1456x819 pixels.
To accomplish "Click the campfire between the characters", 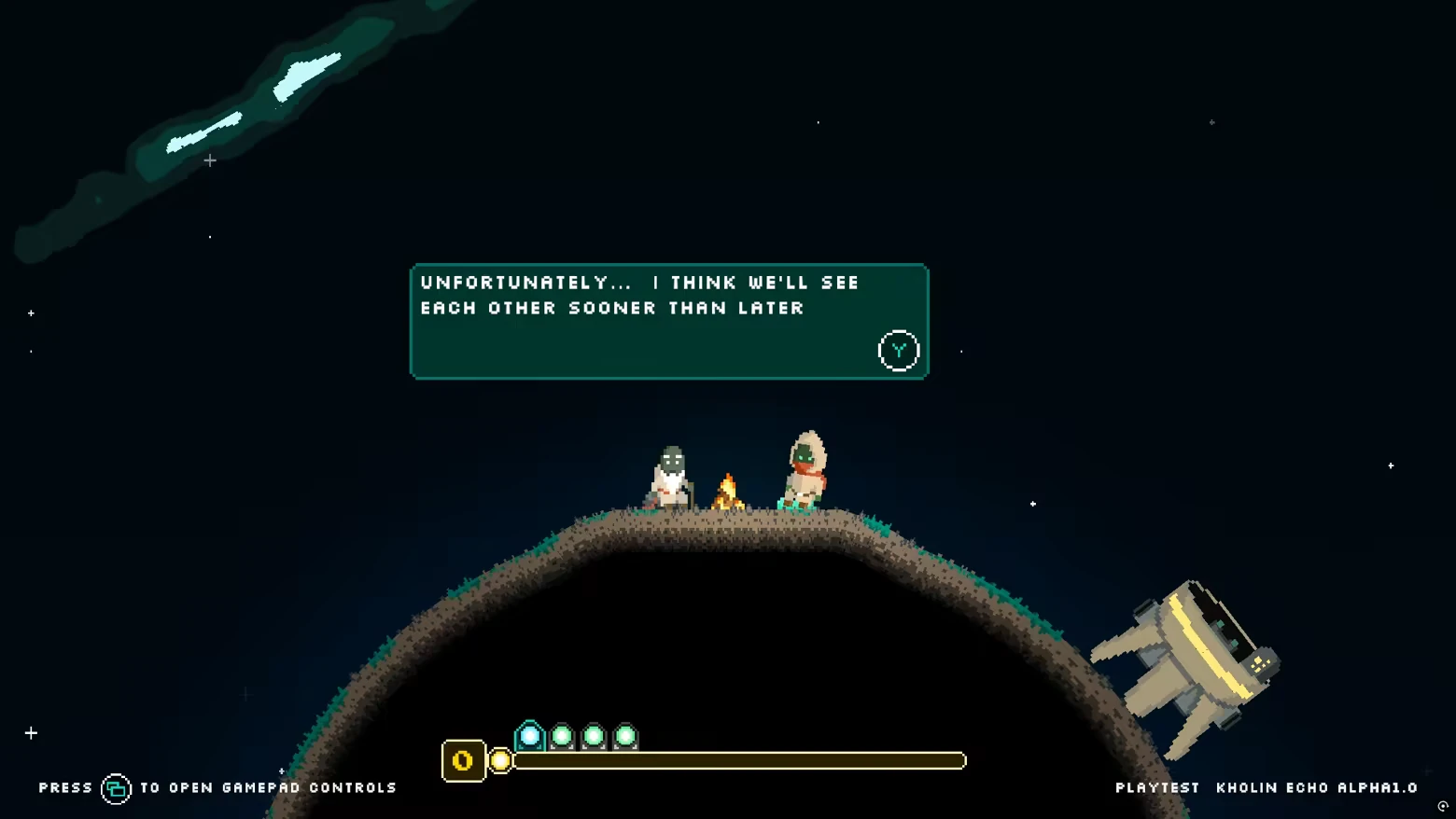I will pos(727,492).
